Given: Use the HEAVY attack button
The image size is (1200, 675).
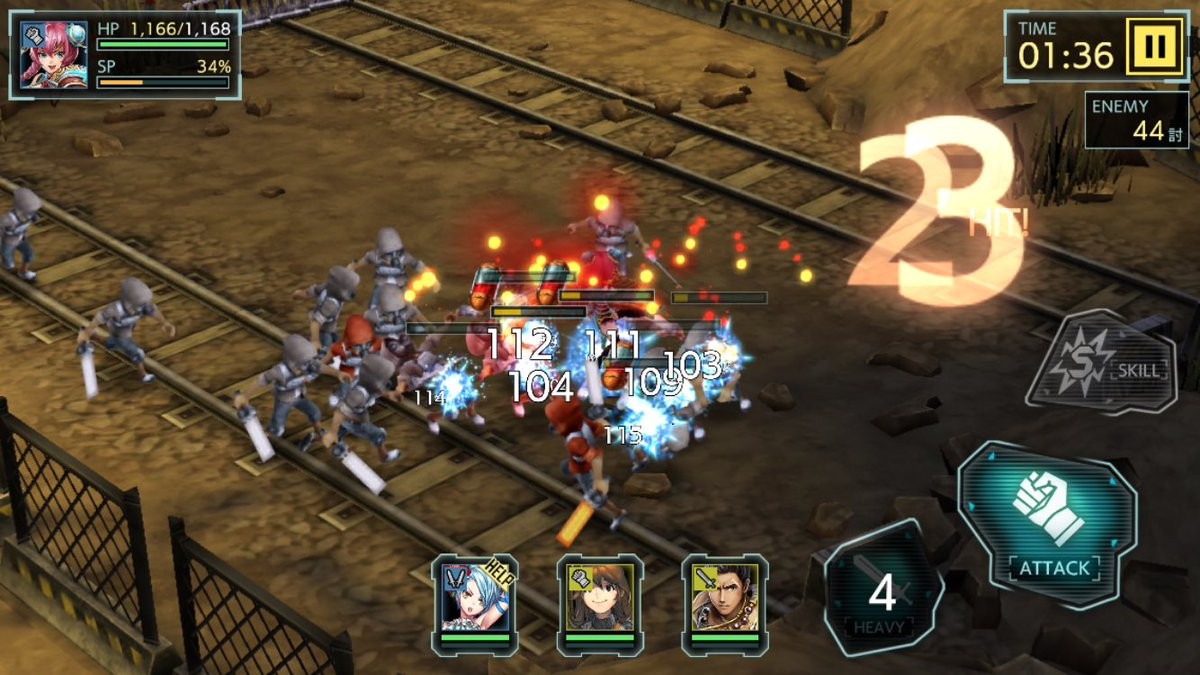Looking at the screenshot, I should 882,592.
